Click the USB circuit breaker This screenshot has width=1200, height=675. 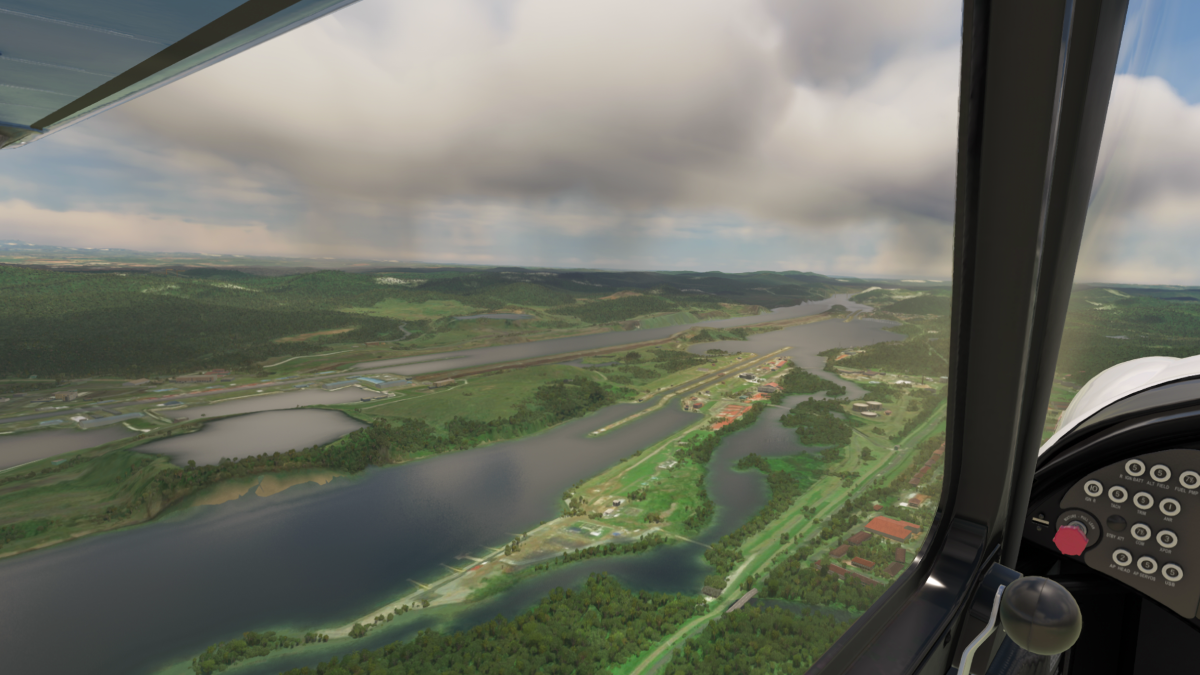(x=1172, y=572)
